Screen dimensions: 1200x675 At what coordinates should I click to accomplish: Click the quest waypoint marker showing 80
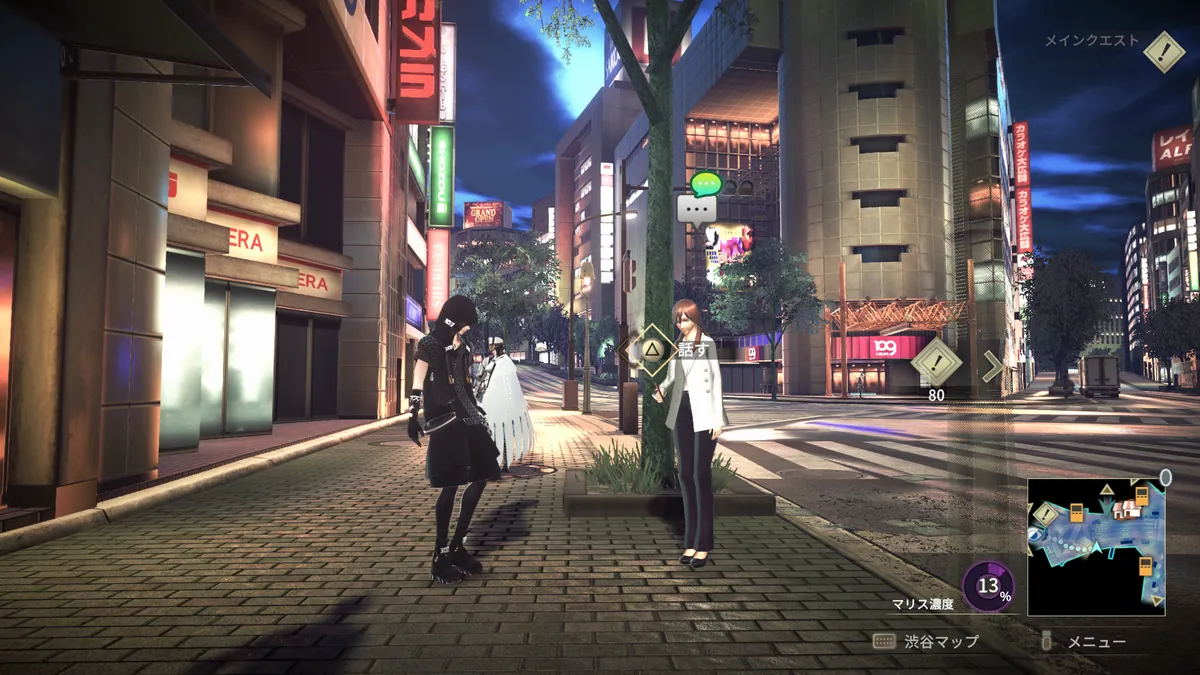click(936, 362)
